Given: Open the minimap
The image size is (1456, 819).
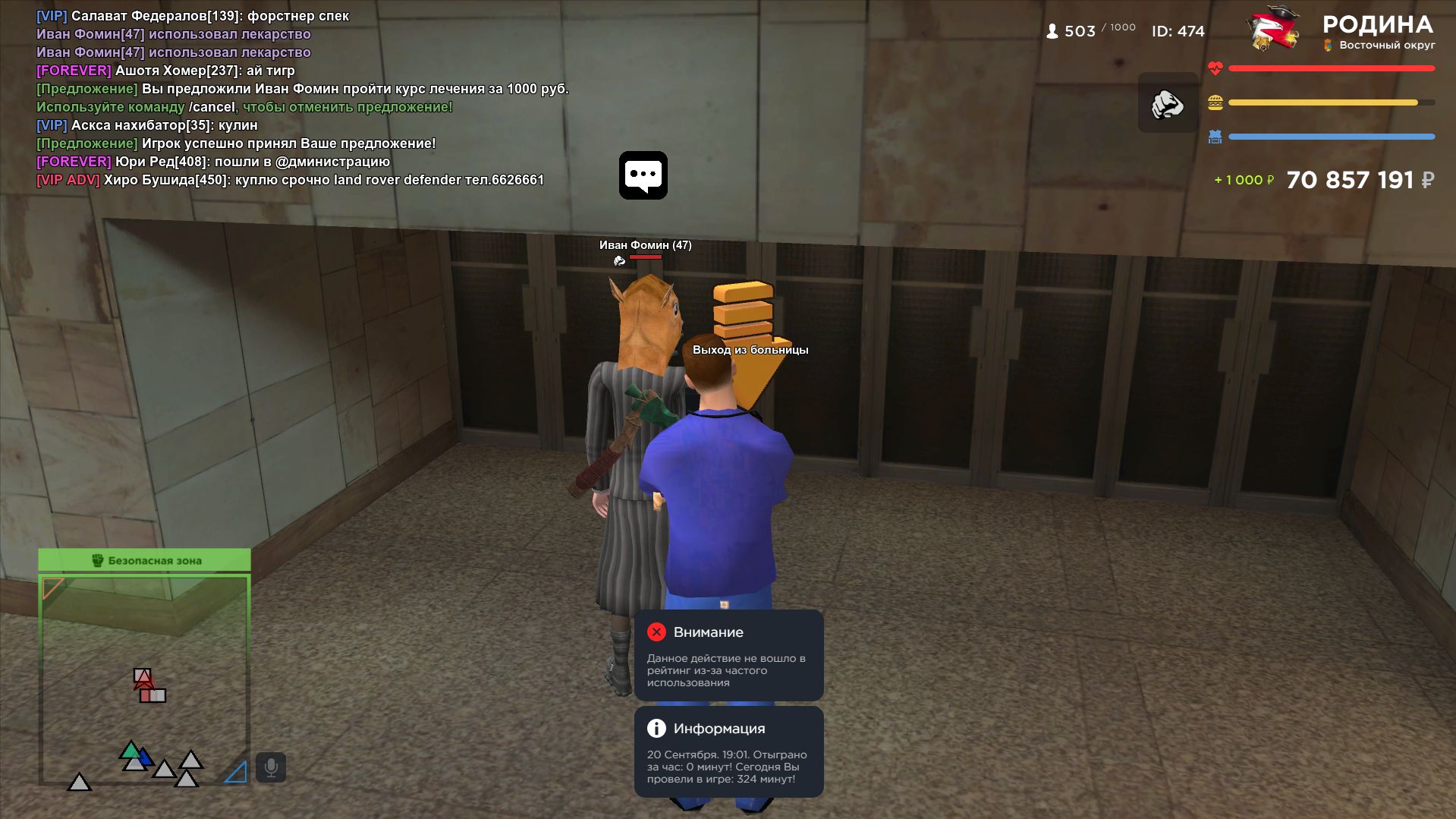Looking at the screenshot, I should click(x=144, y=679).
